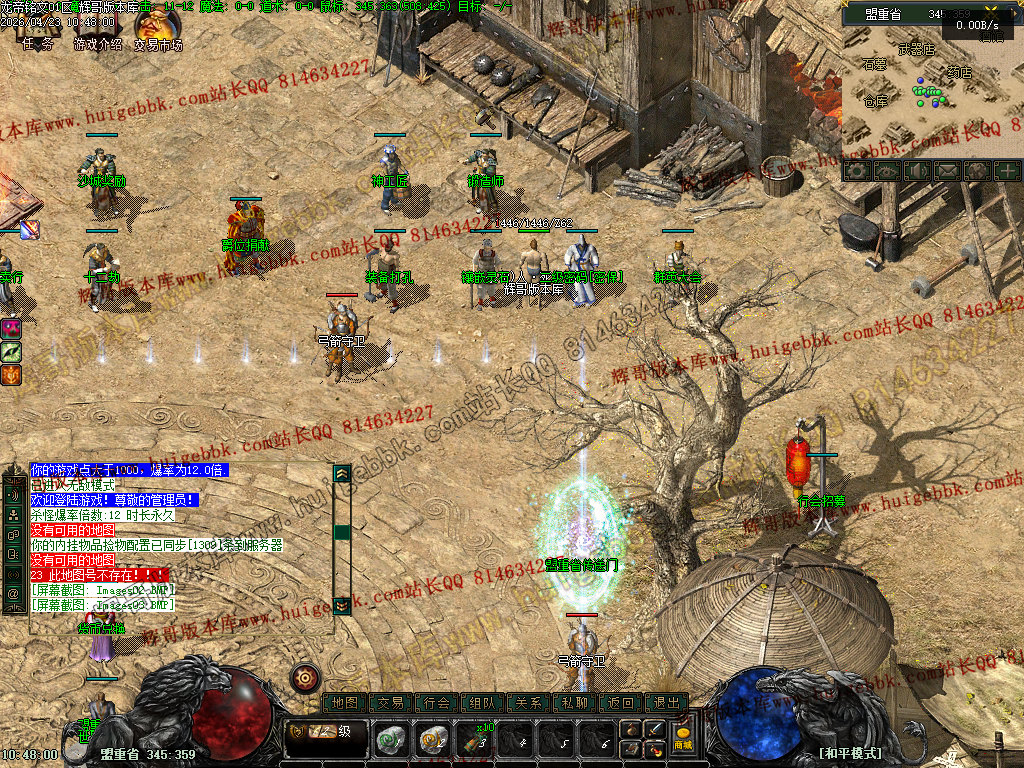Select the 组队 party button
Viewport: 1024px width, 768px height.
tap(483, 703)
